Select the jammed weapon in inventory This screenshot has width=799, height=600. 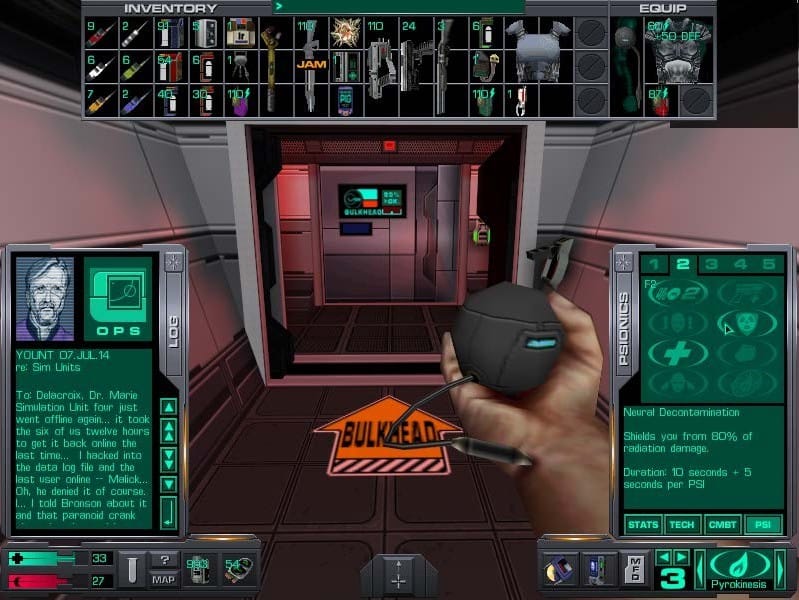306,66
